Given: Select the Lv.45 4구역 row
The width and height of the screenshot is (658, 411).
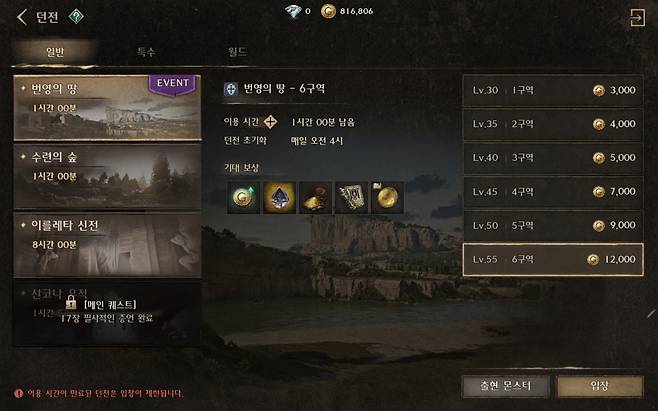Looking at the screenshot, I should [x=553, y=191].
